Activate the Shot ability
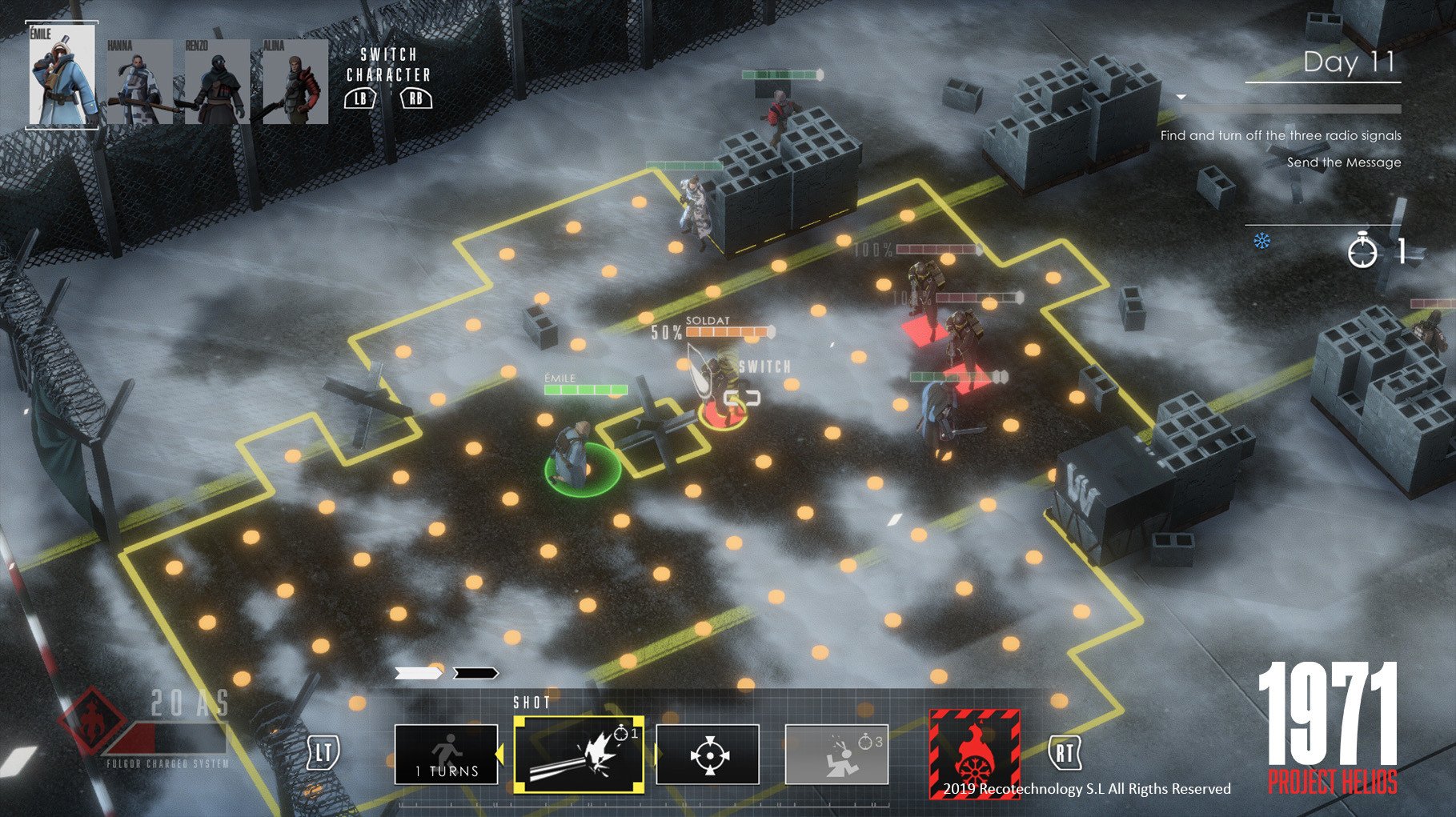The image size is (1456, 817). click(x=579, y=754)
